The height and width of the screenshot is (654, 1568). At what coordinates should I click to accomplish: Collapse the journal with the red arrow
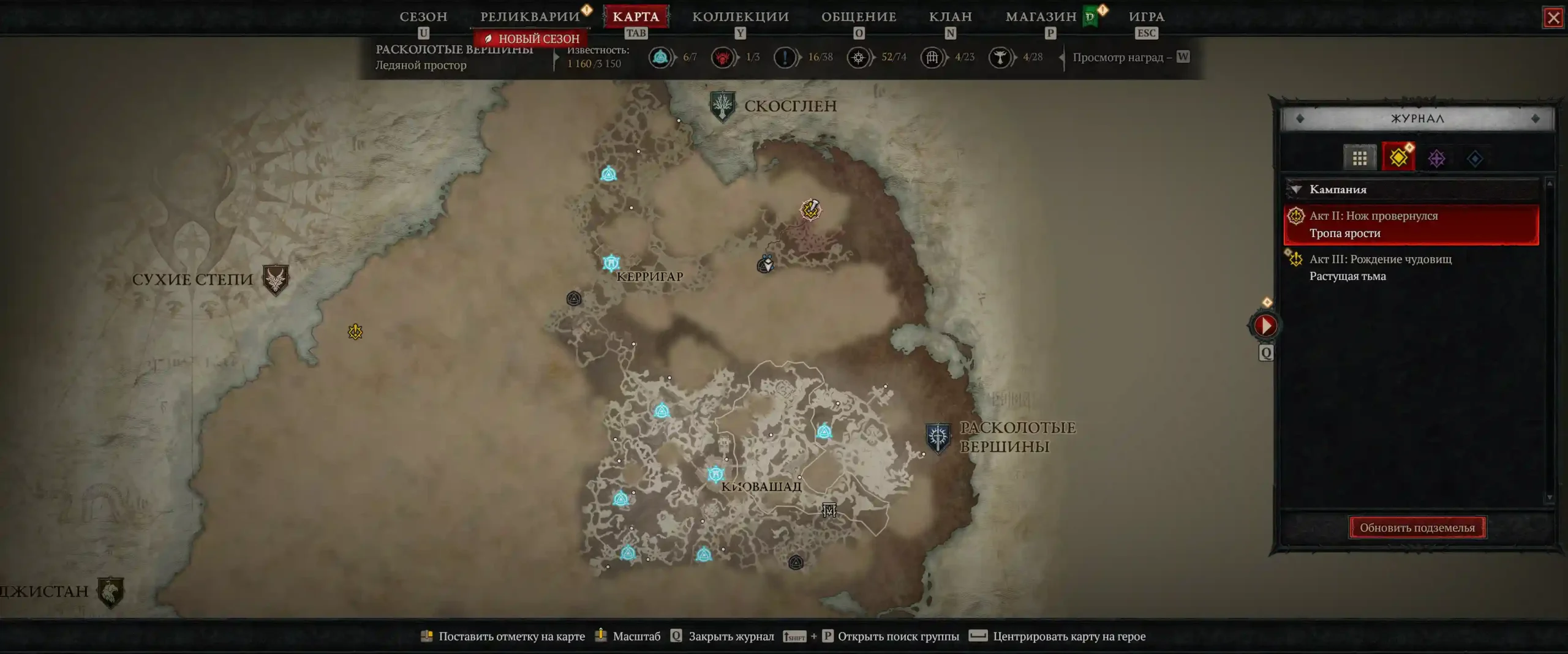click(x=1265, y=325)
